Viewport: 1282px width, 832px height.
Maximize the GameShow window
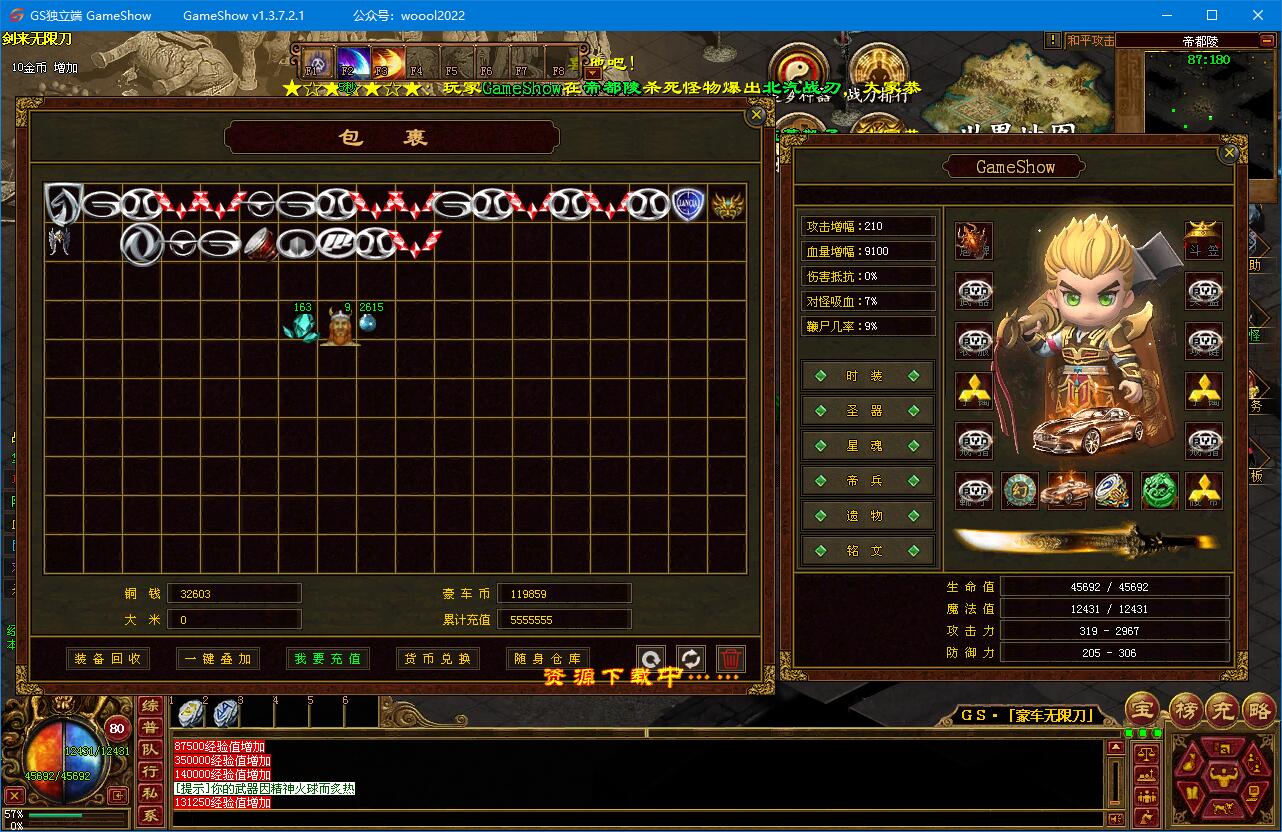pyautogui.click(x=1212, y=15)
